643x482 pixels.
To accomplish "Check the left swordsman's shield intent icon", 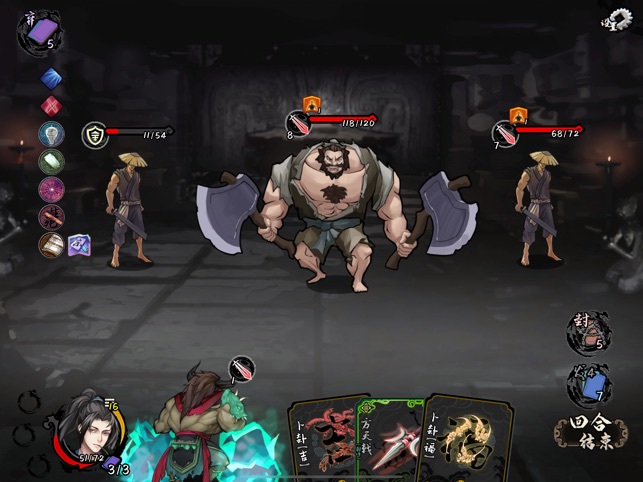I will tap(93, 134).
